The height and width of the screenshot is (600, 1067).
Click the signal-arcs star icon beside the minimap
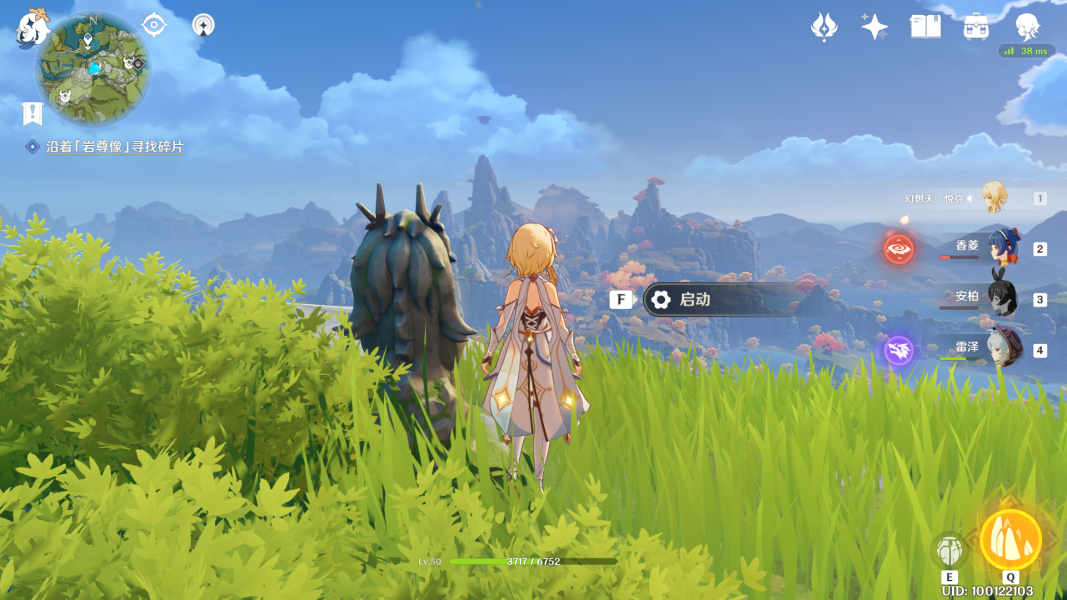(204, 25)
